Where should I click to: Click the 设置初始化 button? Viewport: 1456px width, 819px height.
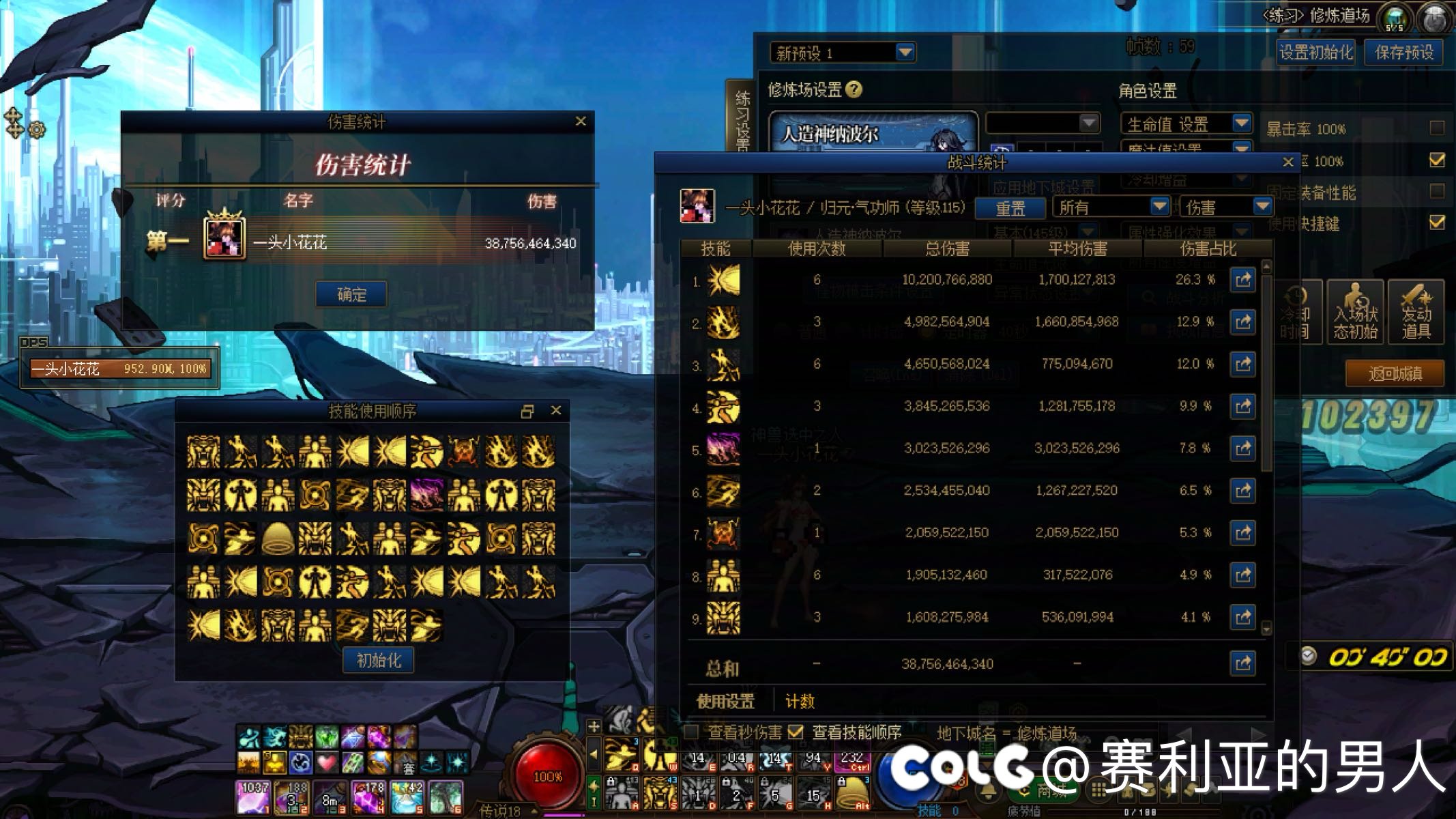pos(1315,53)
